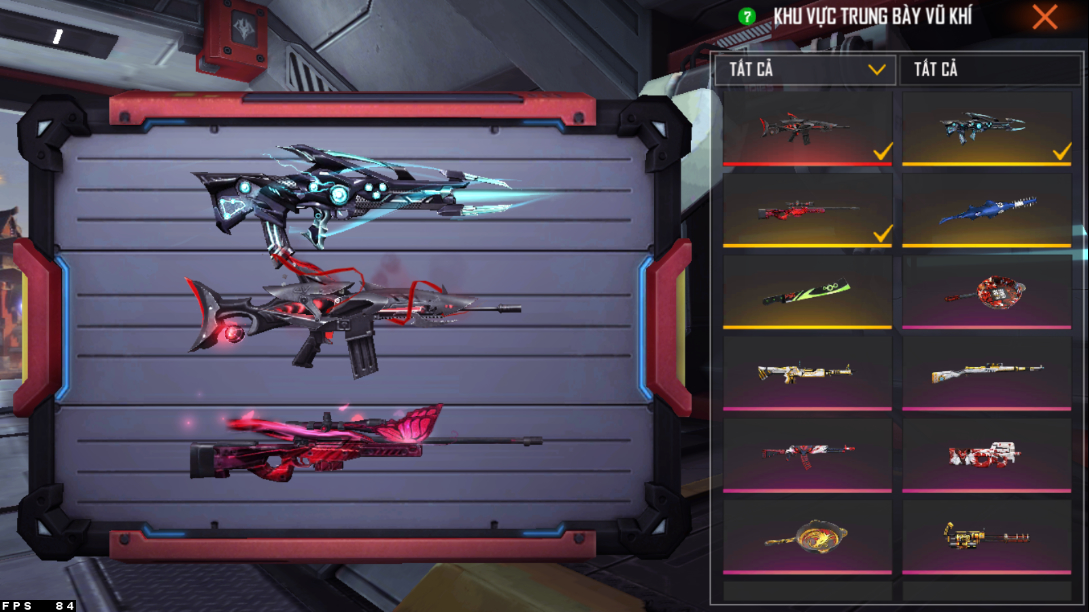Select the red and white pan skin

(986, 292)
